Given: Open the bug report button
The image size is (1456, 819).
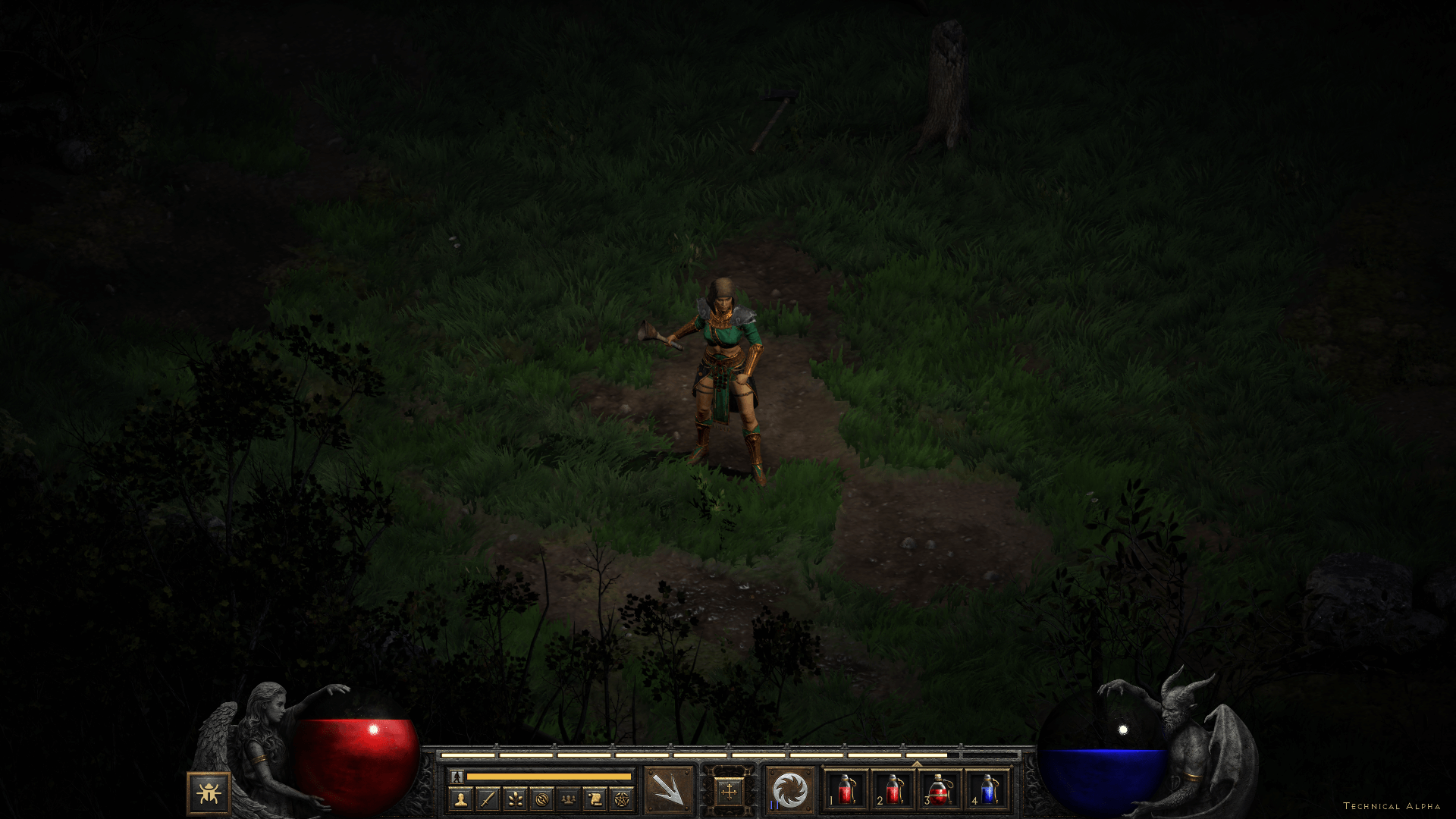Looking at the screenshot, I should [x=209, y=793].
